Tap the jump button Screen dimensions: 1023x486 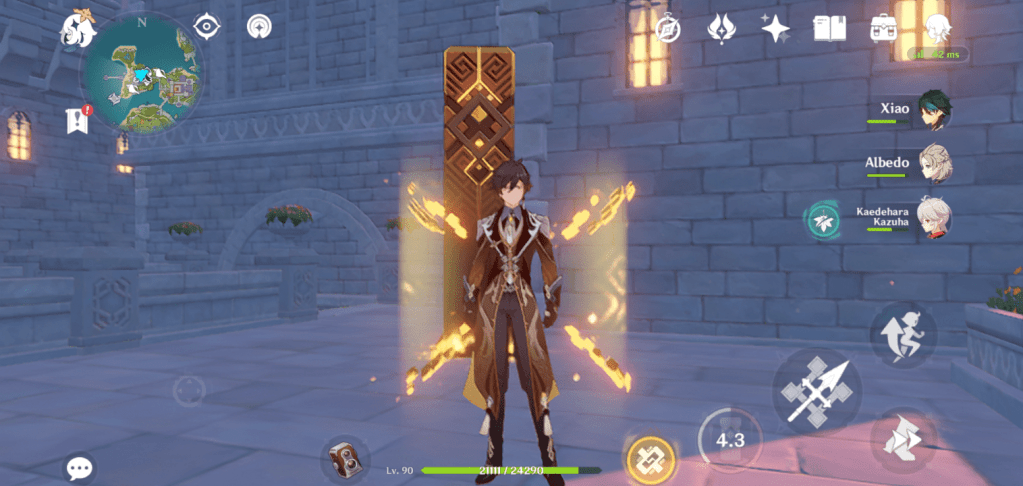[x=902, y=335]
